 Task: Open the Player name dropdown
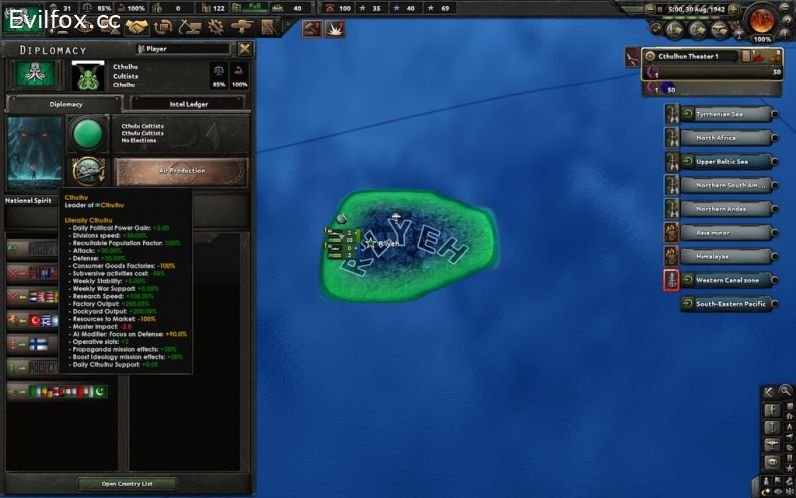click(183, 48)
